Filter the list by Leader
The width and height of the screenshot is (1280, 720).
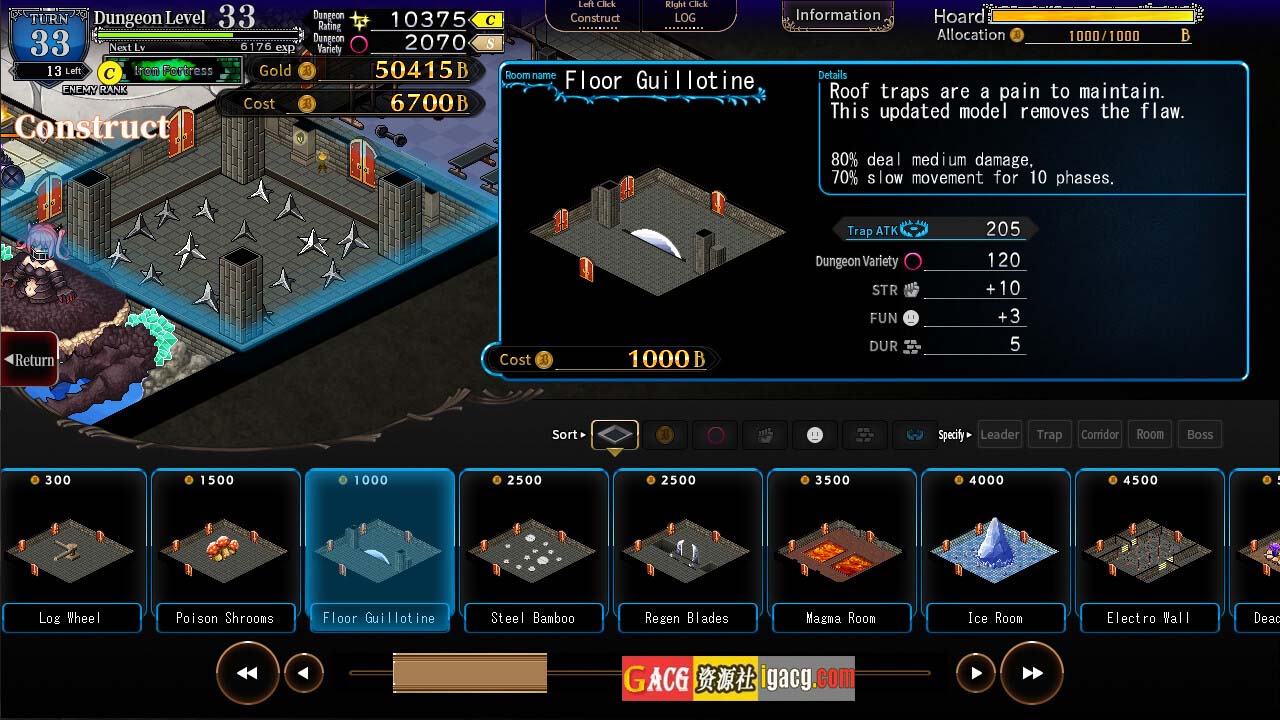999,434
